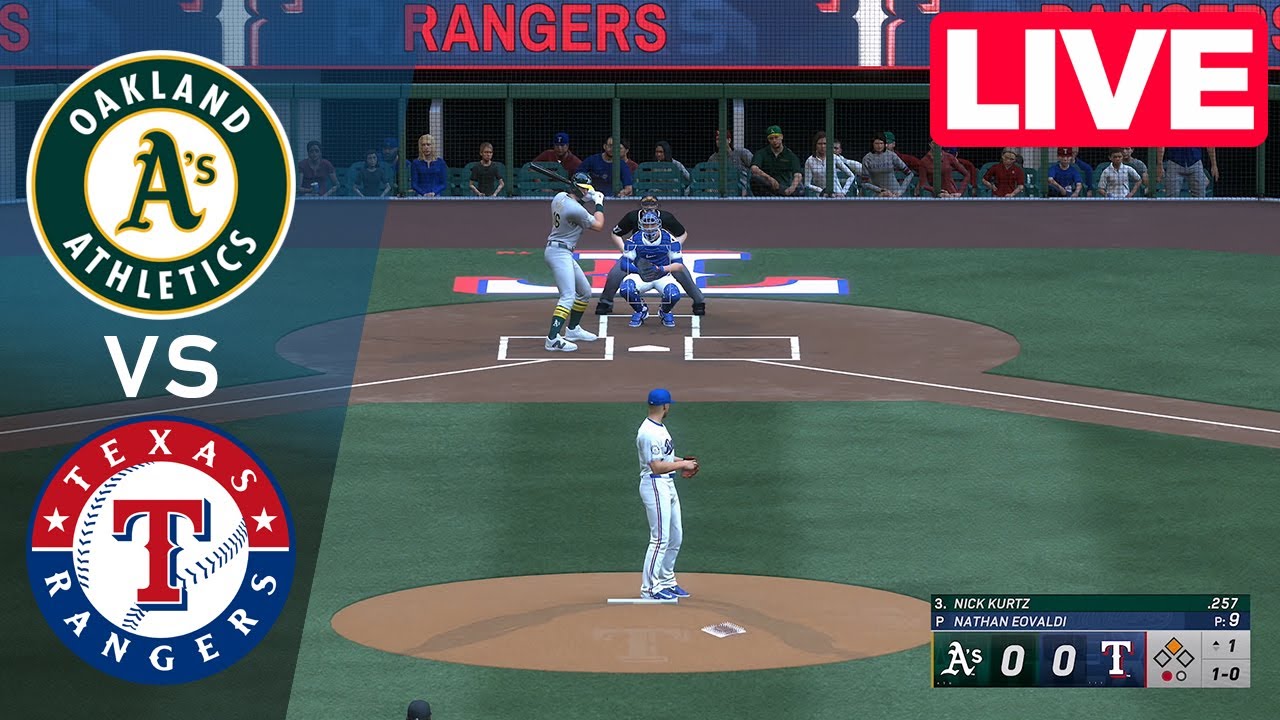Click the up arrow inning indicator
This screenshot has width=1280, height=720.
pyautogui.click(x=1216, y=645)
